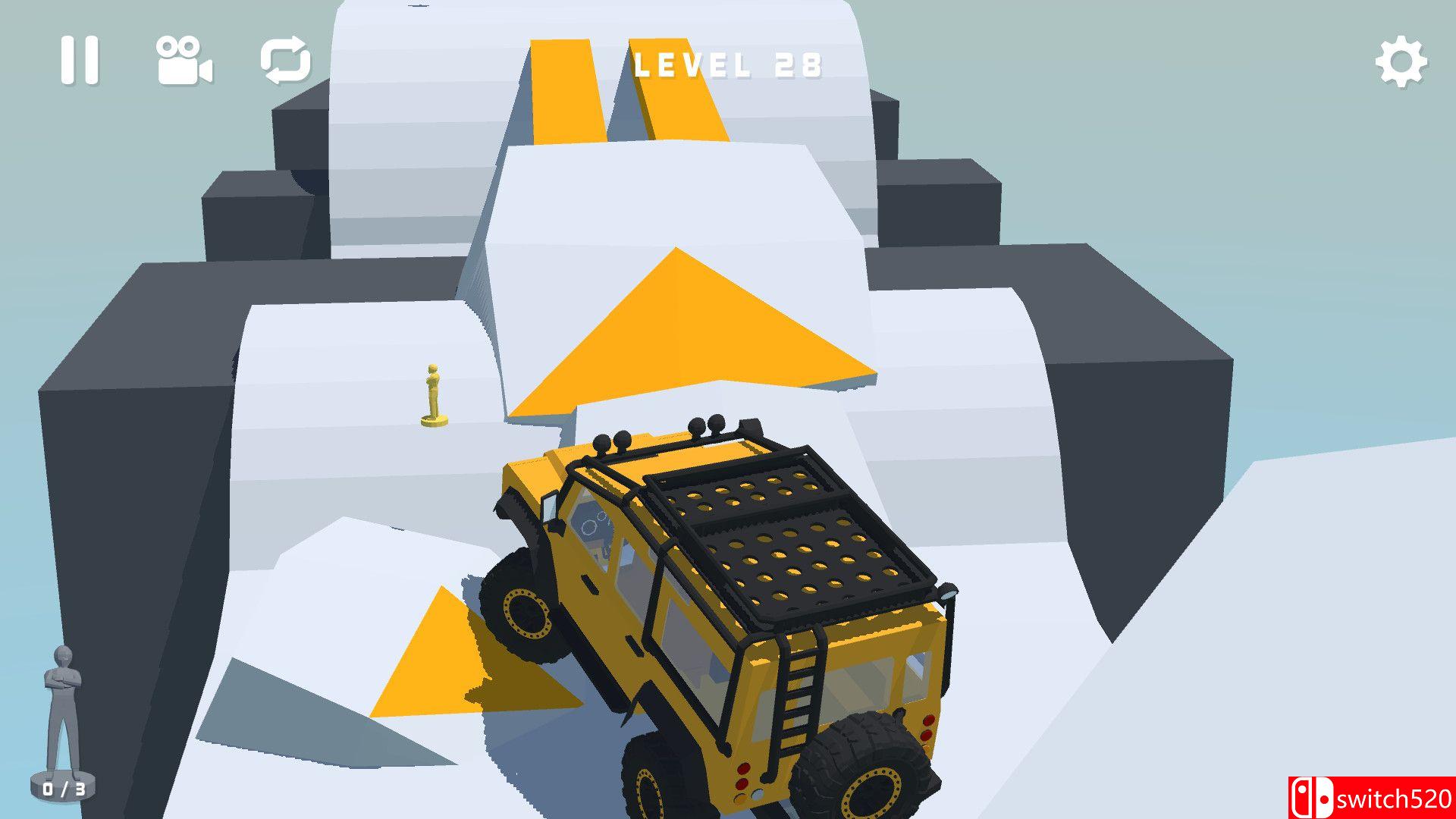The height and width of the screenshot is (819, 1456).
Task: Click the switch520 watermark link
Action: (1388, 798)
